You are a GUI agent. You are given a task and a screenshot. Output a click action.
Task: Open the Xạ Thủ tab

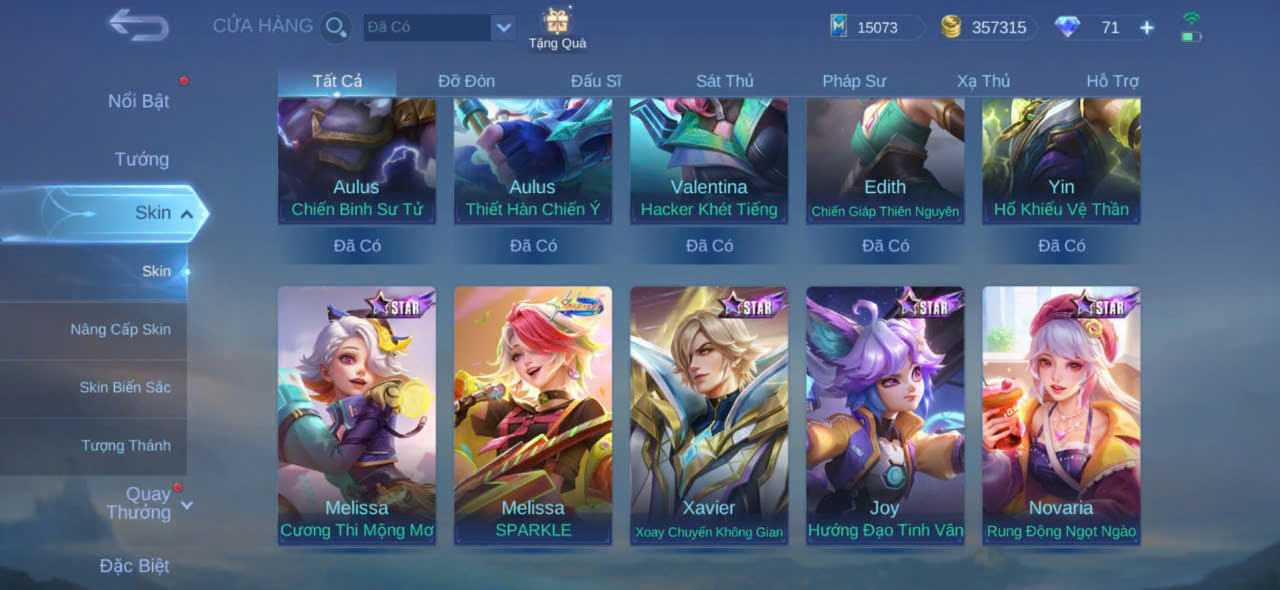point(983,81)
